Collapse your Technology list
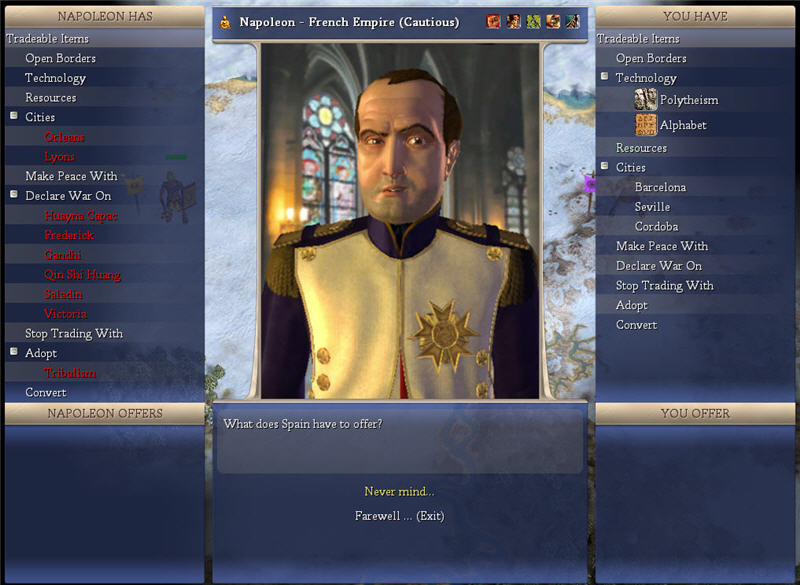This screenshot has height=585, width=800. [x=605, y=77]
